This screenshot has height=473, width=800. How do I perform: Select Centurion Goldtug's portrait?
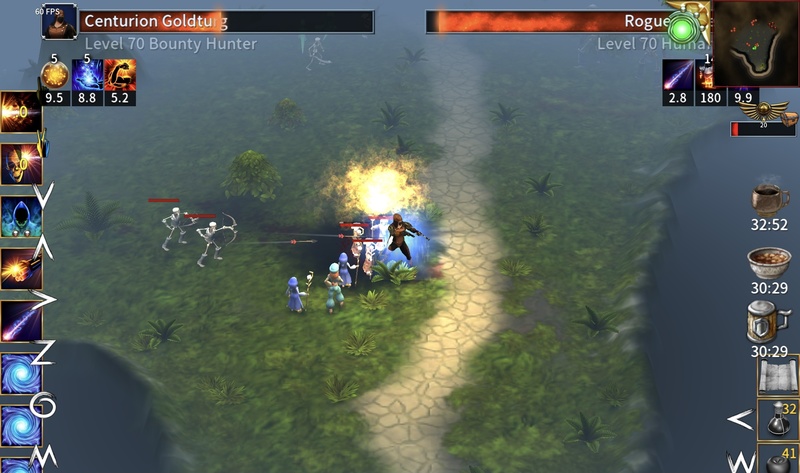tap(59, 21)
